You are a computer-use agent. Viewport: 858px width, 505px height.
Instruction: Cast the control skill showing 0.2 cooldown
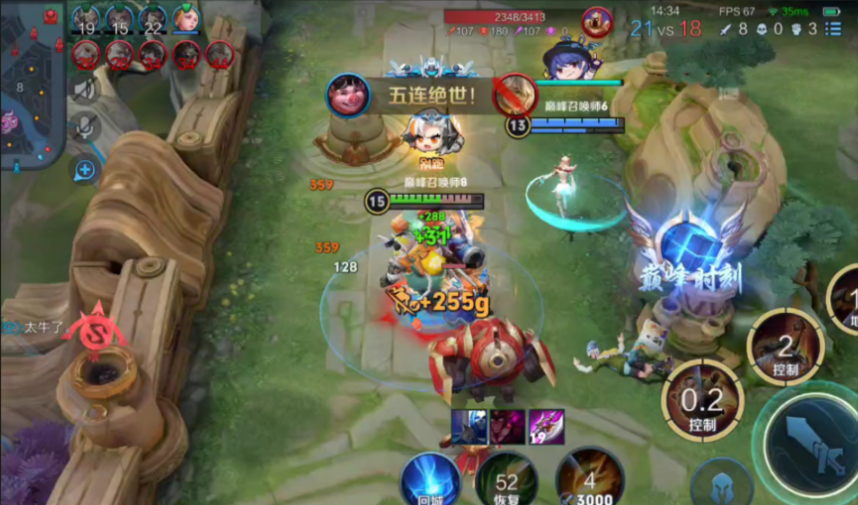[x=702, y=400]
